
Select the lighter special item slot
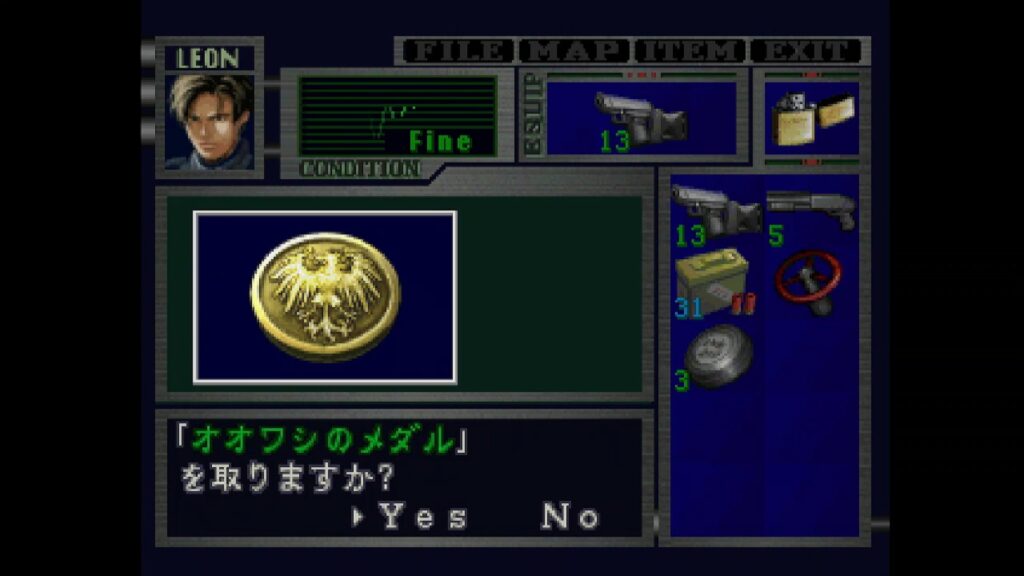[811, 120]
